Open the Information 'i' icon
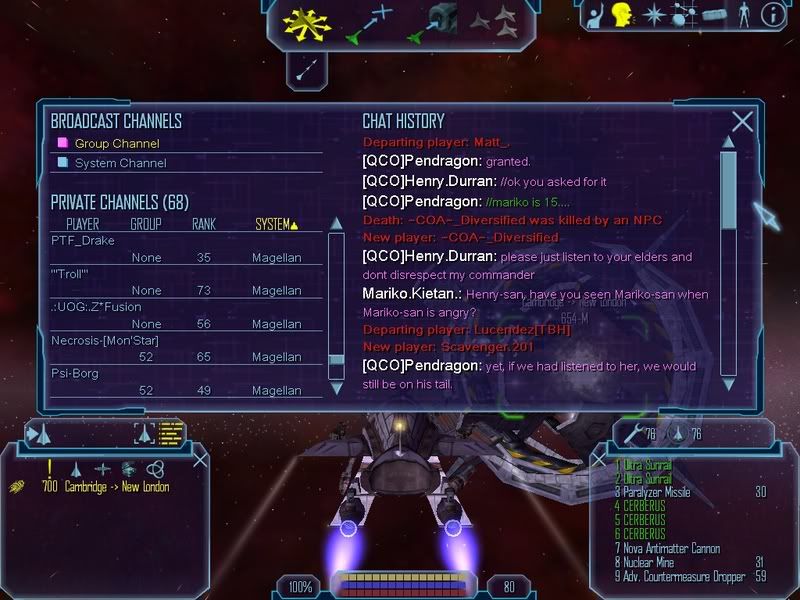Screen dimensions: 800x600 tap(771, 15)
